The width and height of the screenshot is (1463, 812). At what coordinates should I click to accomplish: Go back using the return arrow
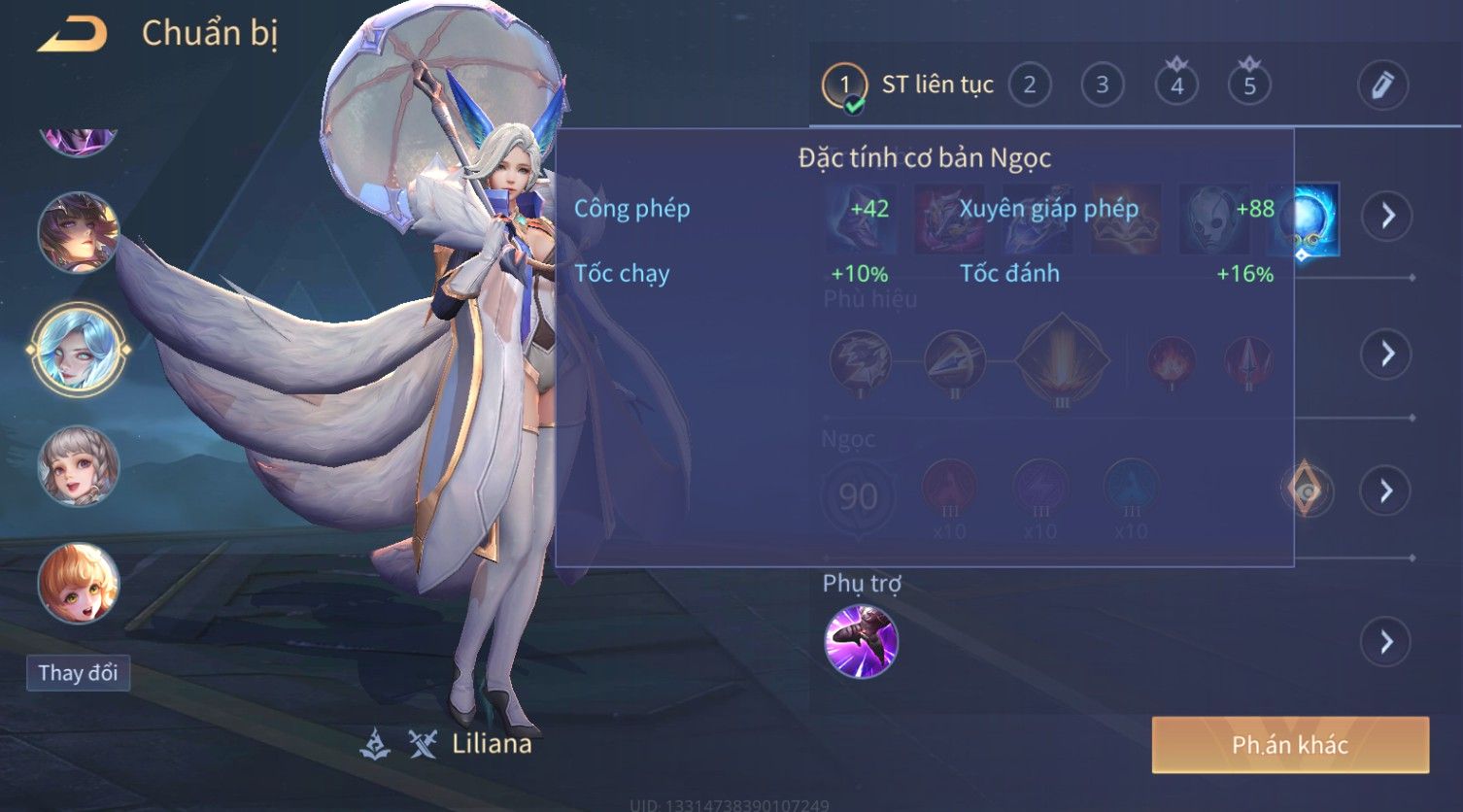[72, 35]
